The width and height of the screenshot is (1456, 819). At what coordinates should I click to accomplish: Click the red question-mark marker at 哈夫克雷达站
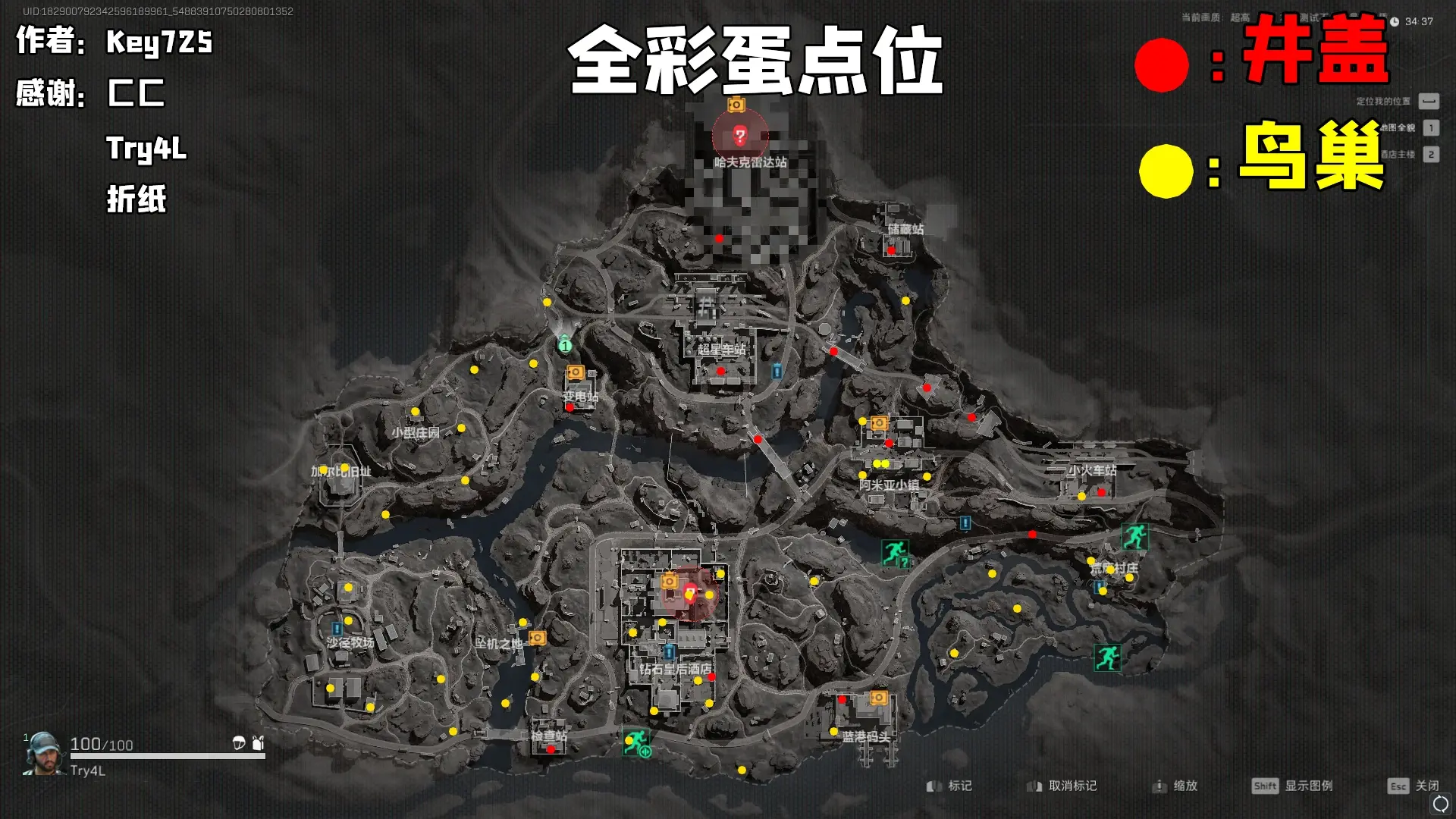tap(740, 136)
